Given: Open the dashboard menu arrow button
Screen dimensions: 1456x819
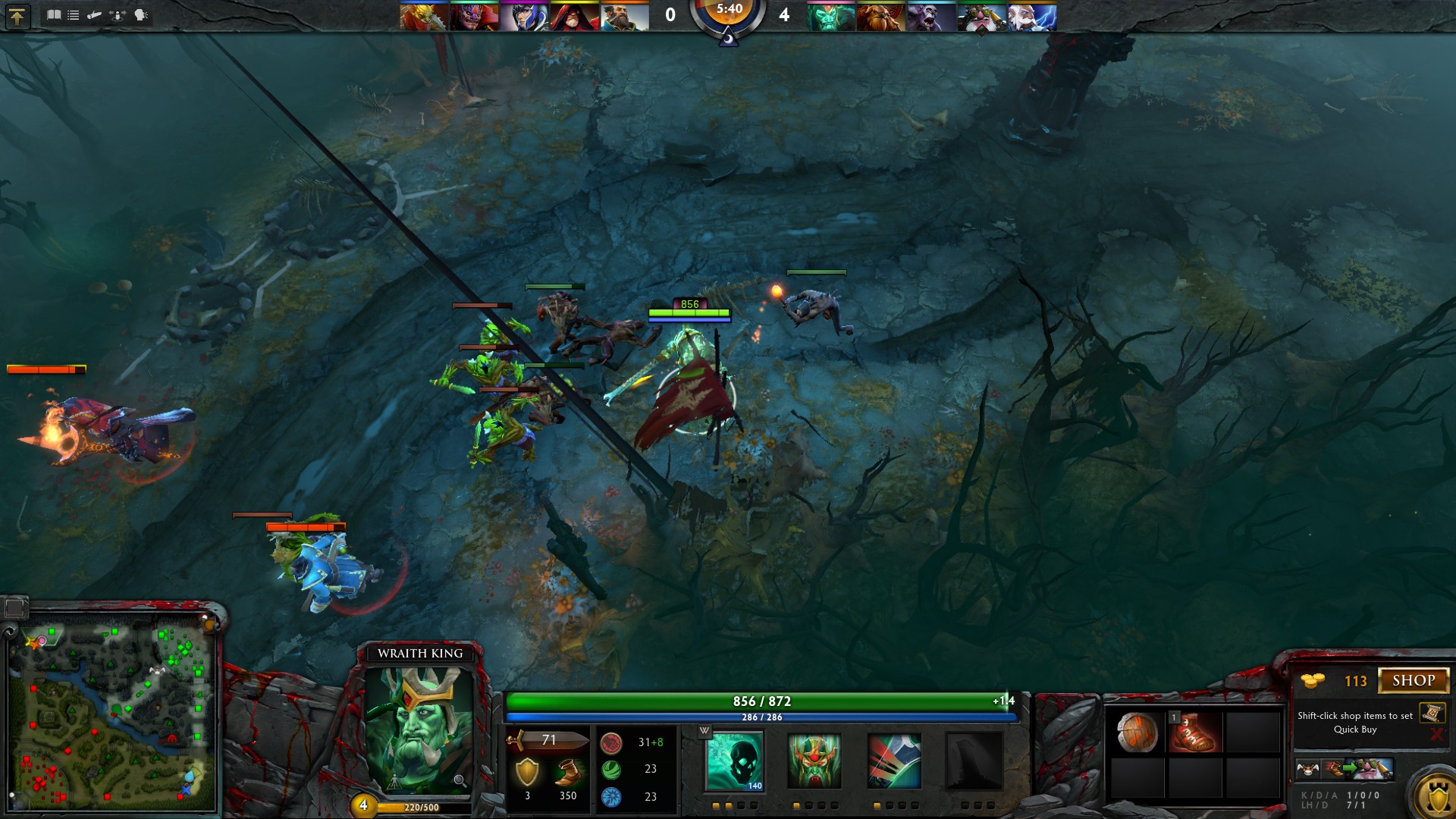Looking at the screenshot, I should pyautogui.click(x=17, y=16).
